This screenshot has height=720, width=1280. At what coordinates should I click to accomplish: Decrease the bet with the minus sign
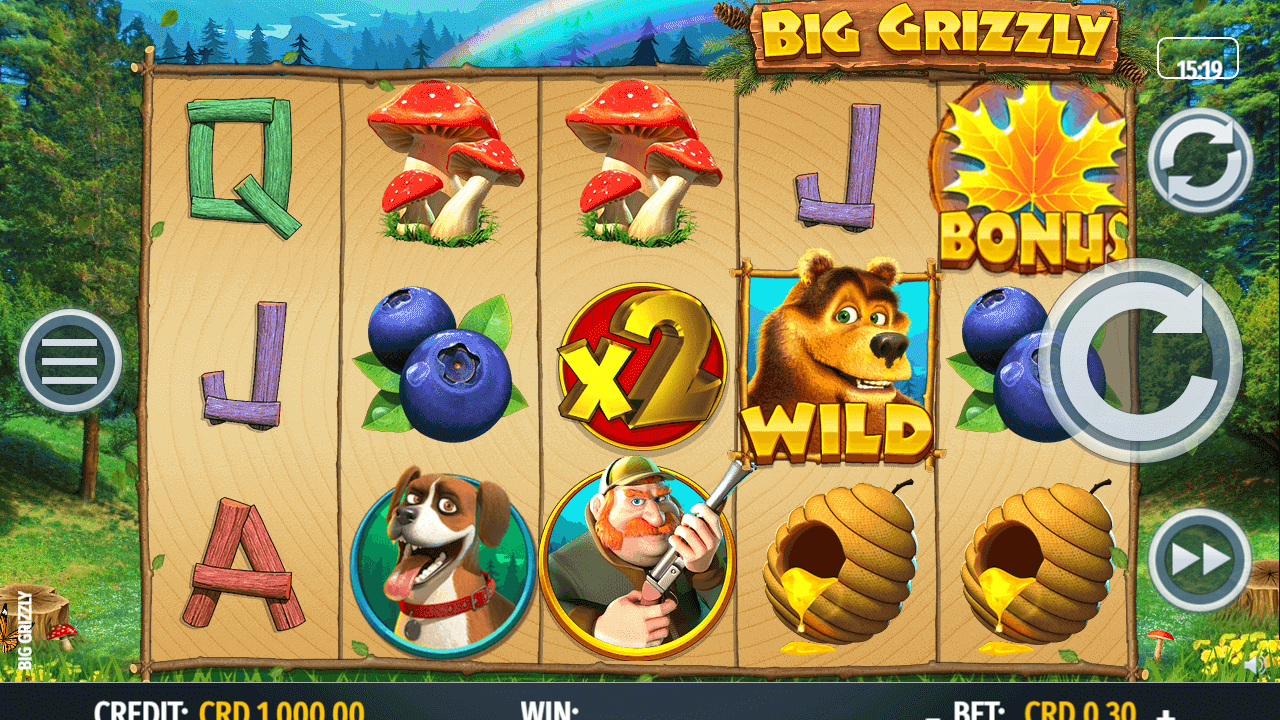(933, 714)
